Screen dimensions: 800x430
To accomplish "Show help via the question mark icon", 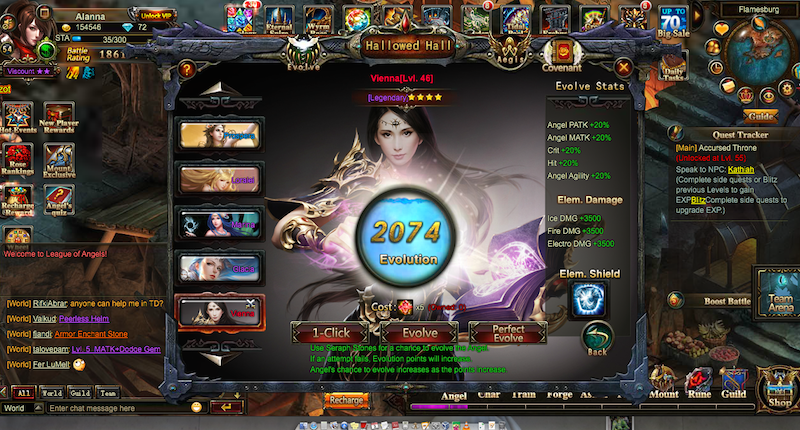I will point(186,69).
